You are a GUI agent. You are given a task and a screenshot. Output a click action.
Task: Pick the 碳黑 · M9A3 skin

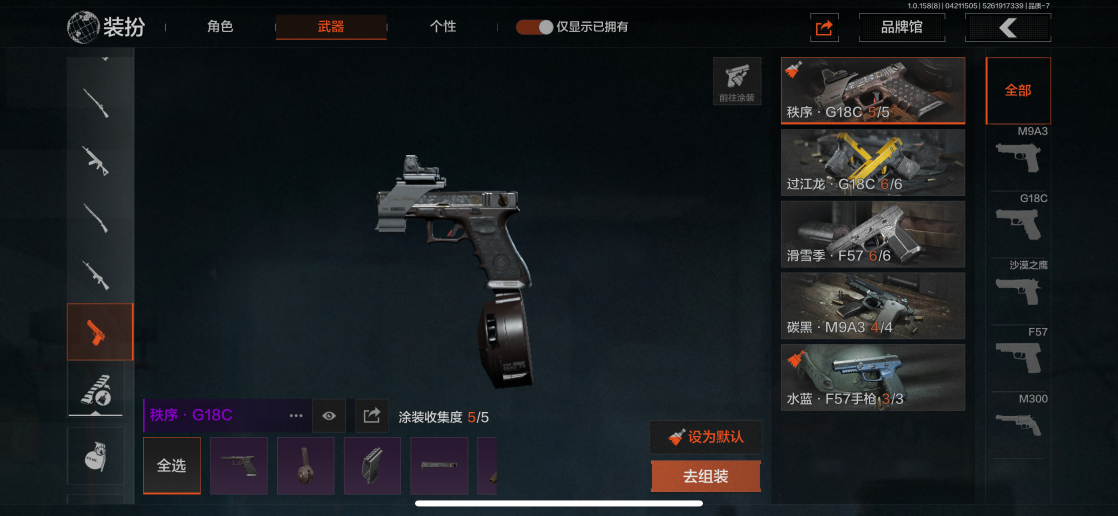(x=872, y=306)
